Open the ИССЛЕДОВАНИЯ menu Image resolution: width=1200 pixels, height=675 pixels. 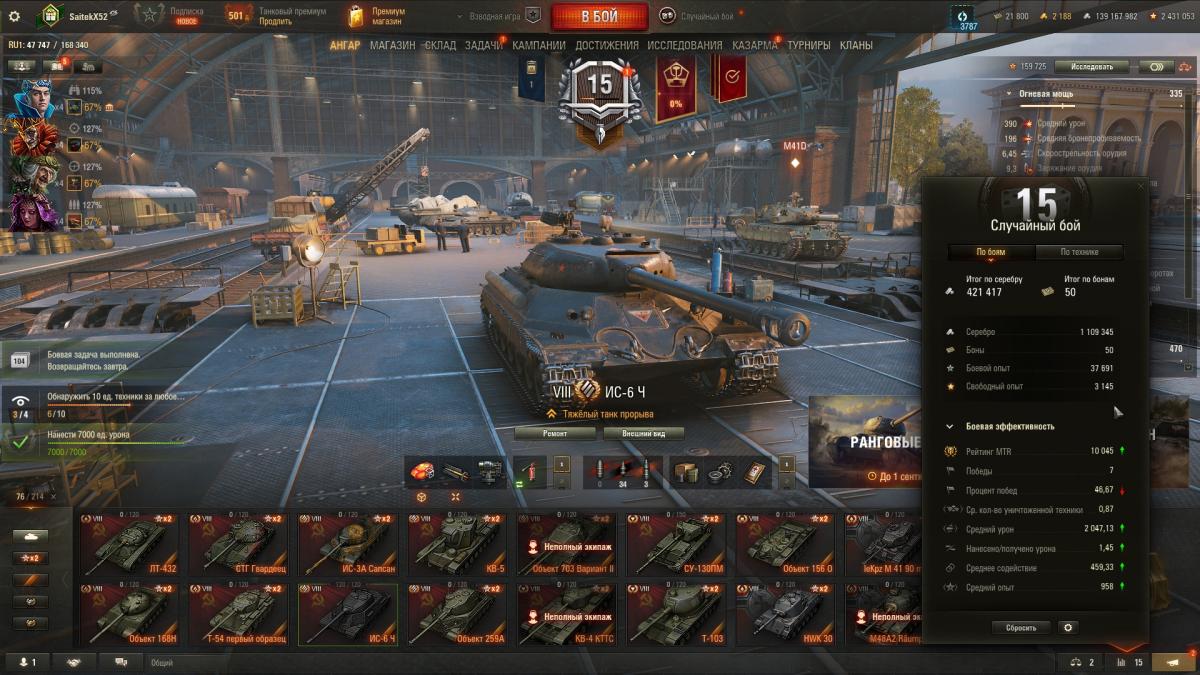tap(684, 45)
